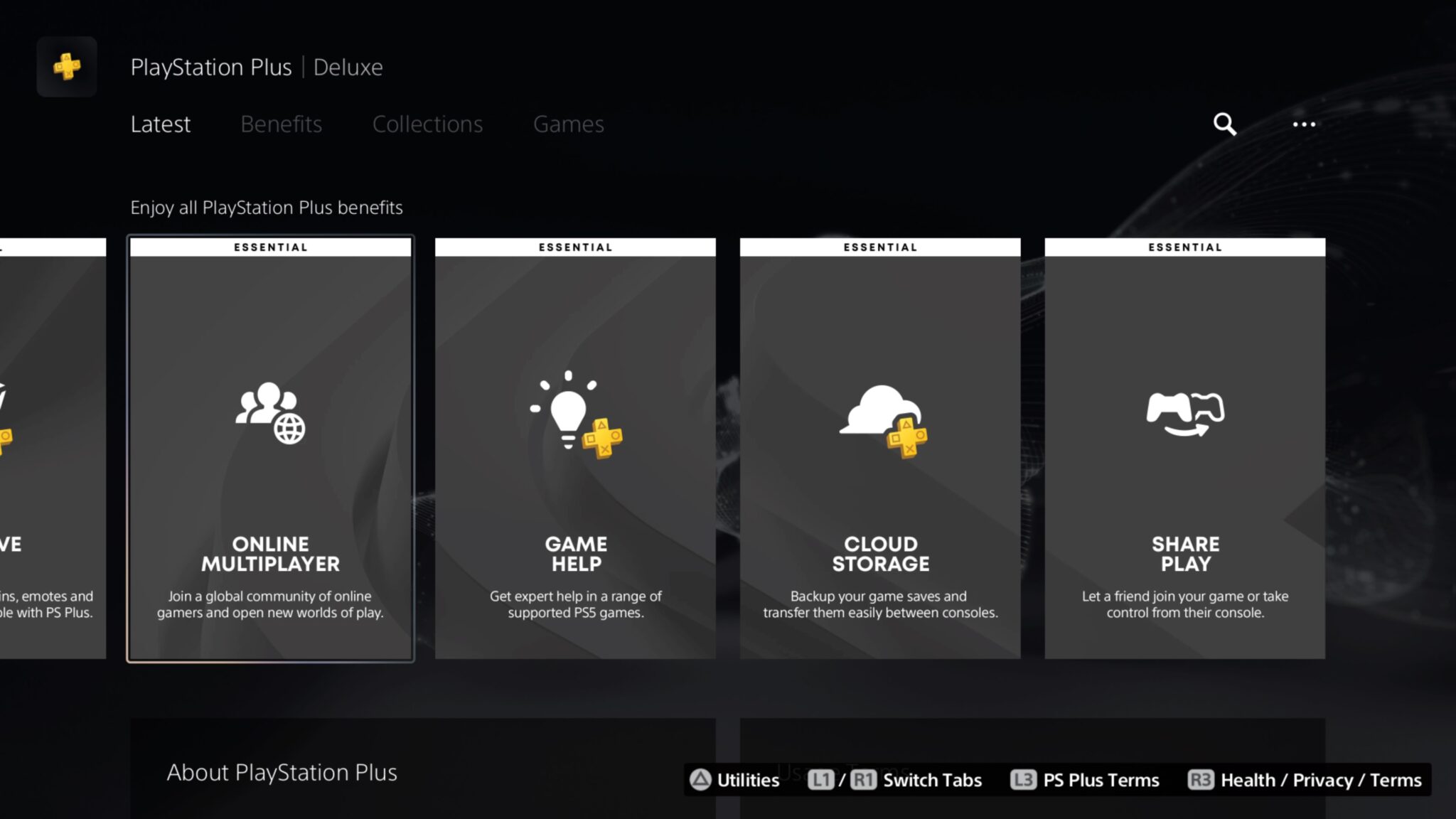Screen dimensions: 1456x819
Task: Select the Share Play benefit card
Action: pyautogui.click(x=1184, y=448)
